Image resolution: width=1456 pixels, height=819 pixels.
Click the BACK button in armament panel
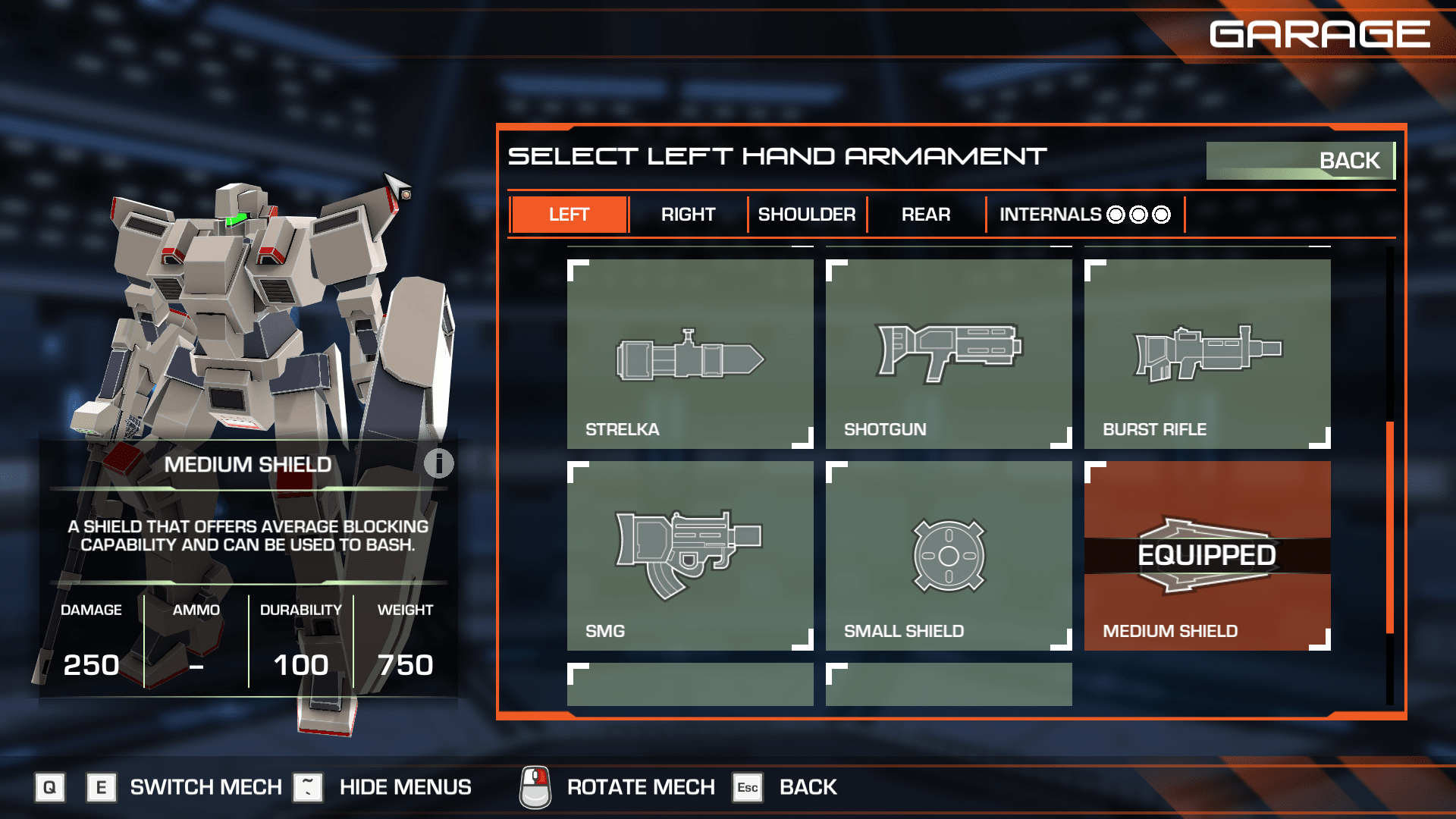tap(1300, 161)
